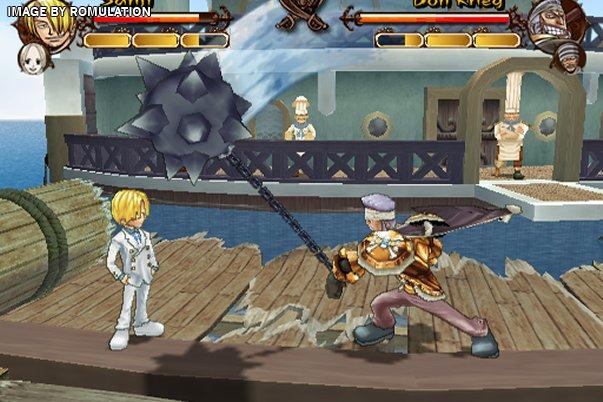The width and height of the screenshot is (603, 402).
Task: Choose the white-faced support character icon
Action: point(32,59)
